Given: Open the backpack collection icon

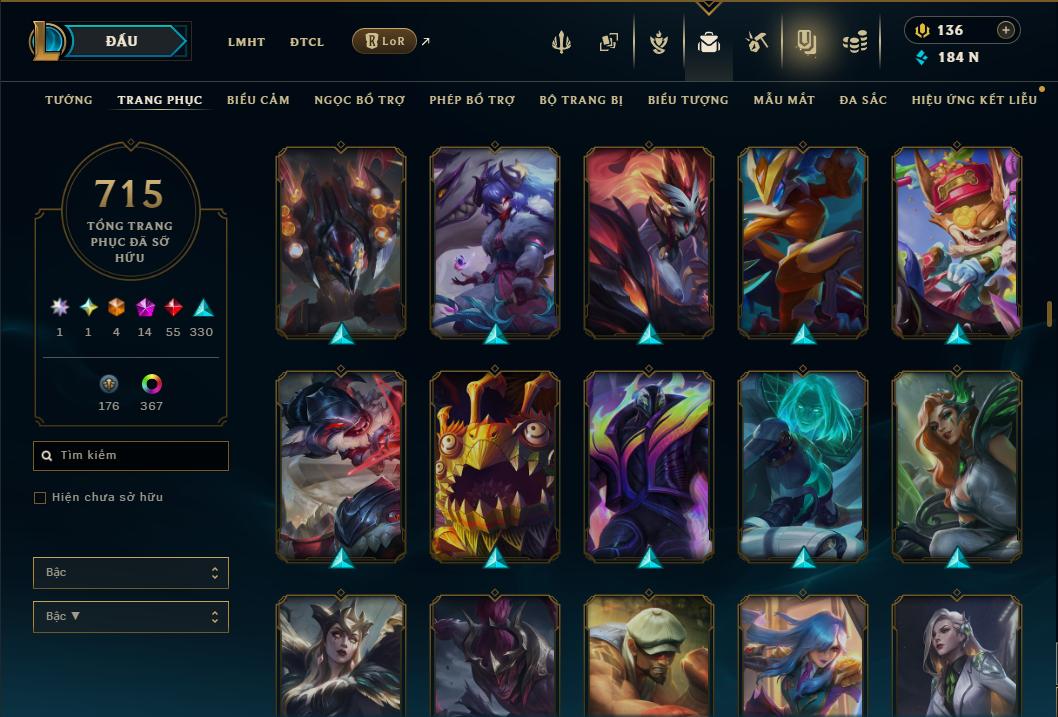Looking at the screenshot, I should point(709,42).
